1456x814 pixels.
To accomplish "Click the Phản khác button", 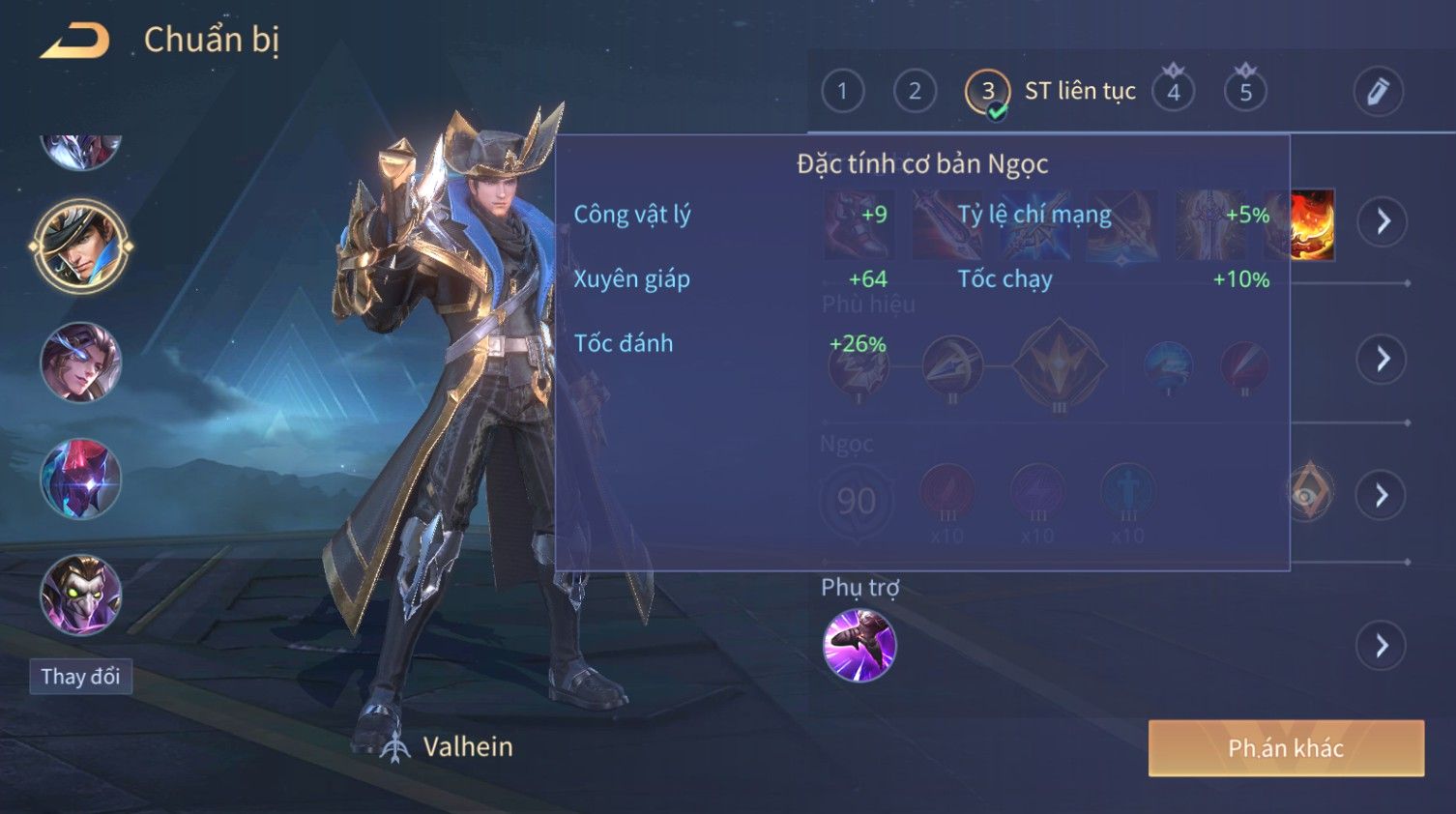I will click(x=1286, y=747).
